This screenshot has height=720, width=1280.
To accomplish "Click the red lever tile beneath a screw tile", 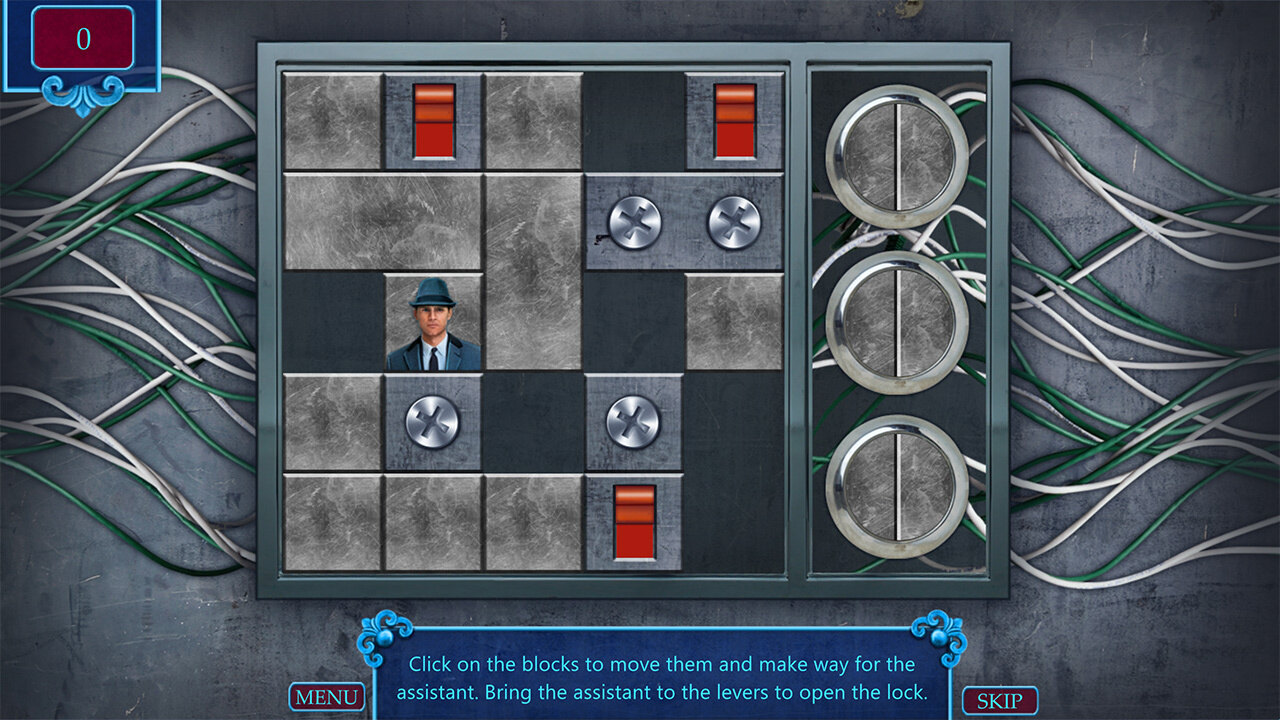I will 634,522.
